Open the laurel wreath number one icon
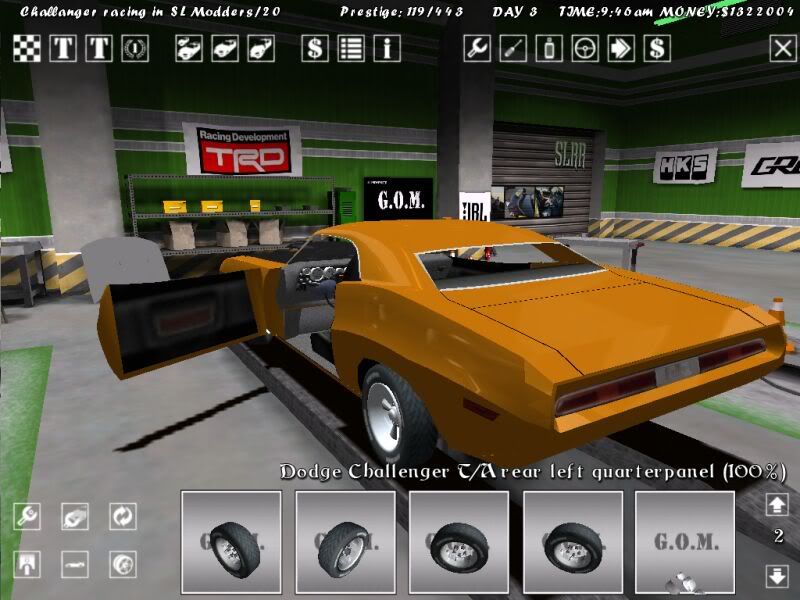Screen dimensions: 800x600 (135, 48)
